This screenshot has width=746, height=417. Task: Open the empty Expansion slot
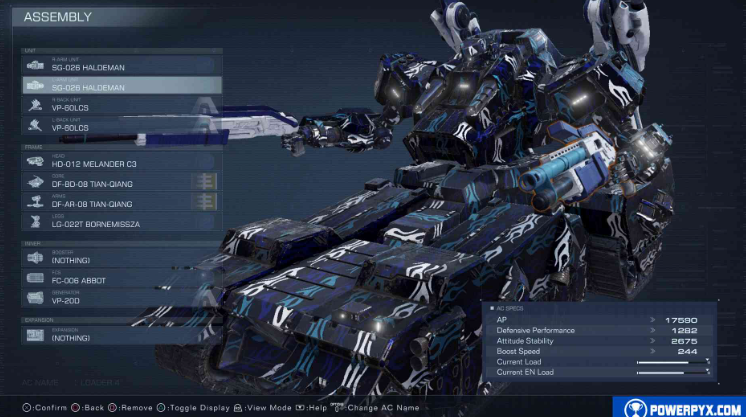click(x=120, y=336)
